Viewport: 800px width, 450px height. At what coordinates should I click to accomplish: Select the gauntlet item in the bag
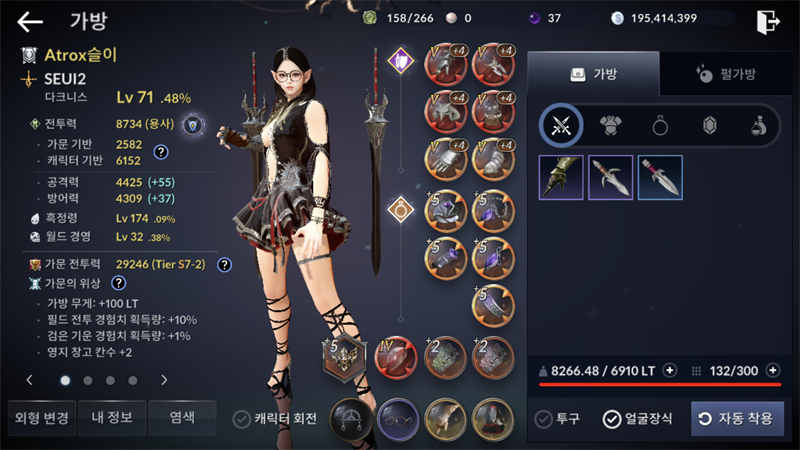click(x=561, y=177)
